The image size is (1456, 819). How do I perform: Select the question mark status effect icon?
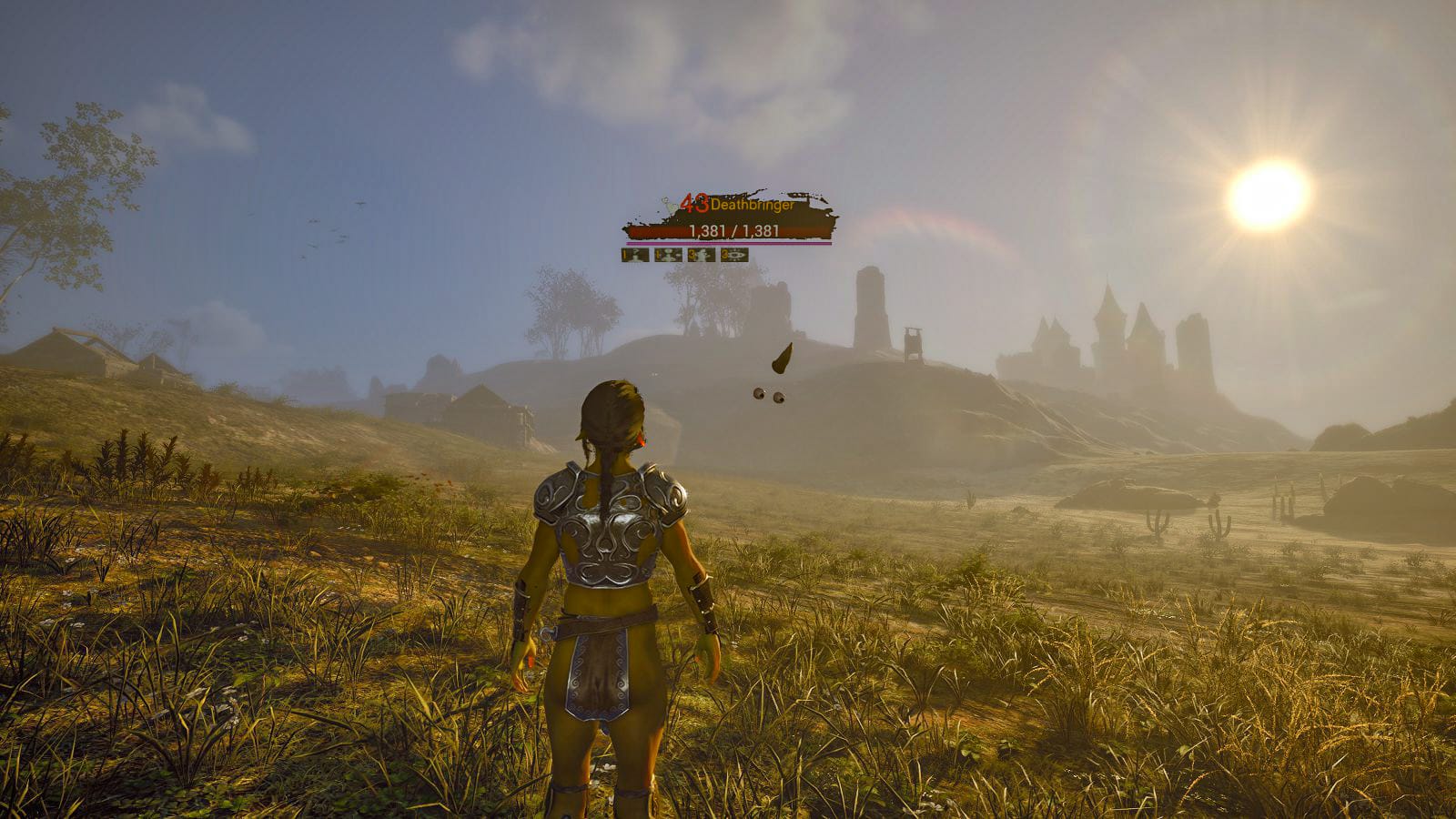635,255
